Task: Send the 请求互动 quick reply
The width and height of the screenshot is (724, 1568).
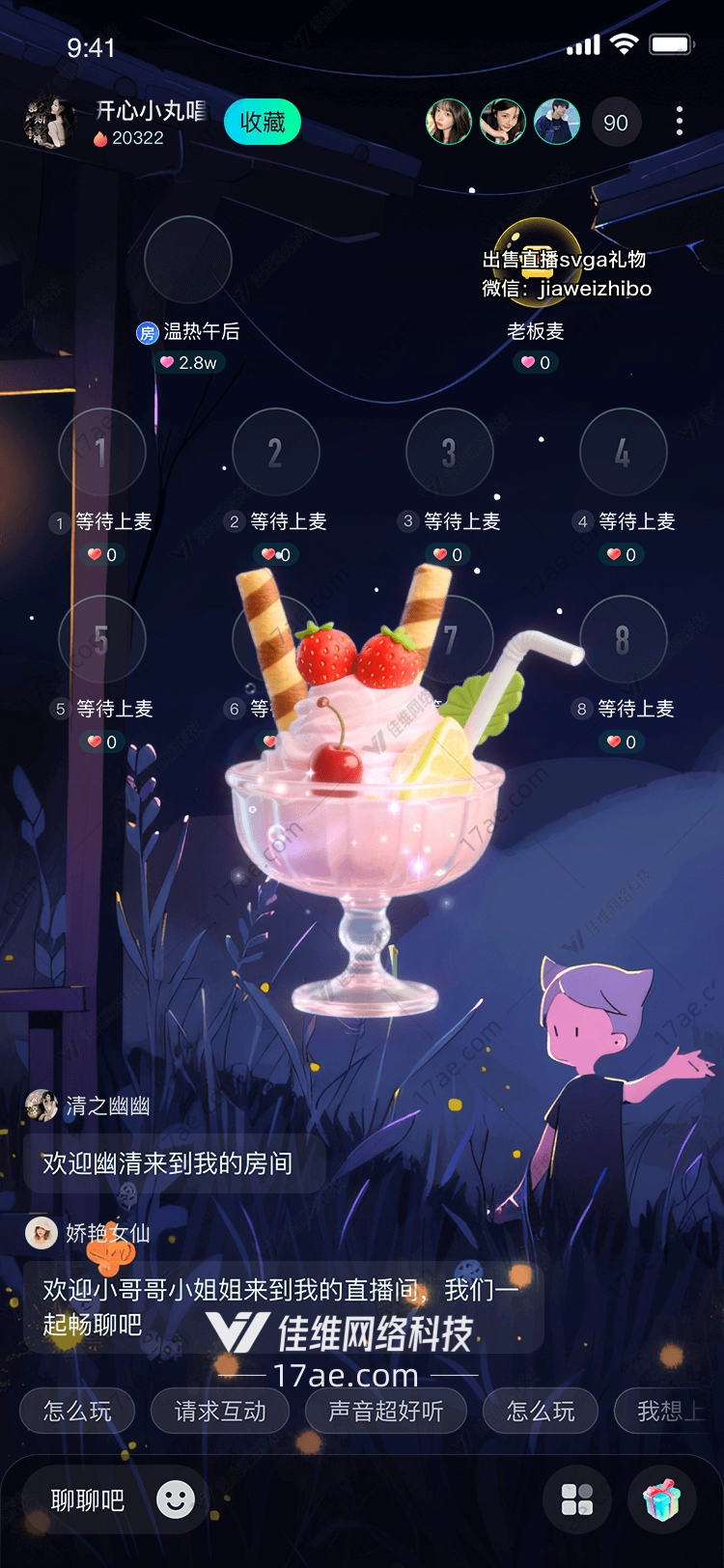Action: (220, 1412)
